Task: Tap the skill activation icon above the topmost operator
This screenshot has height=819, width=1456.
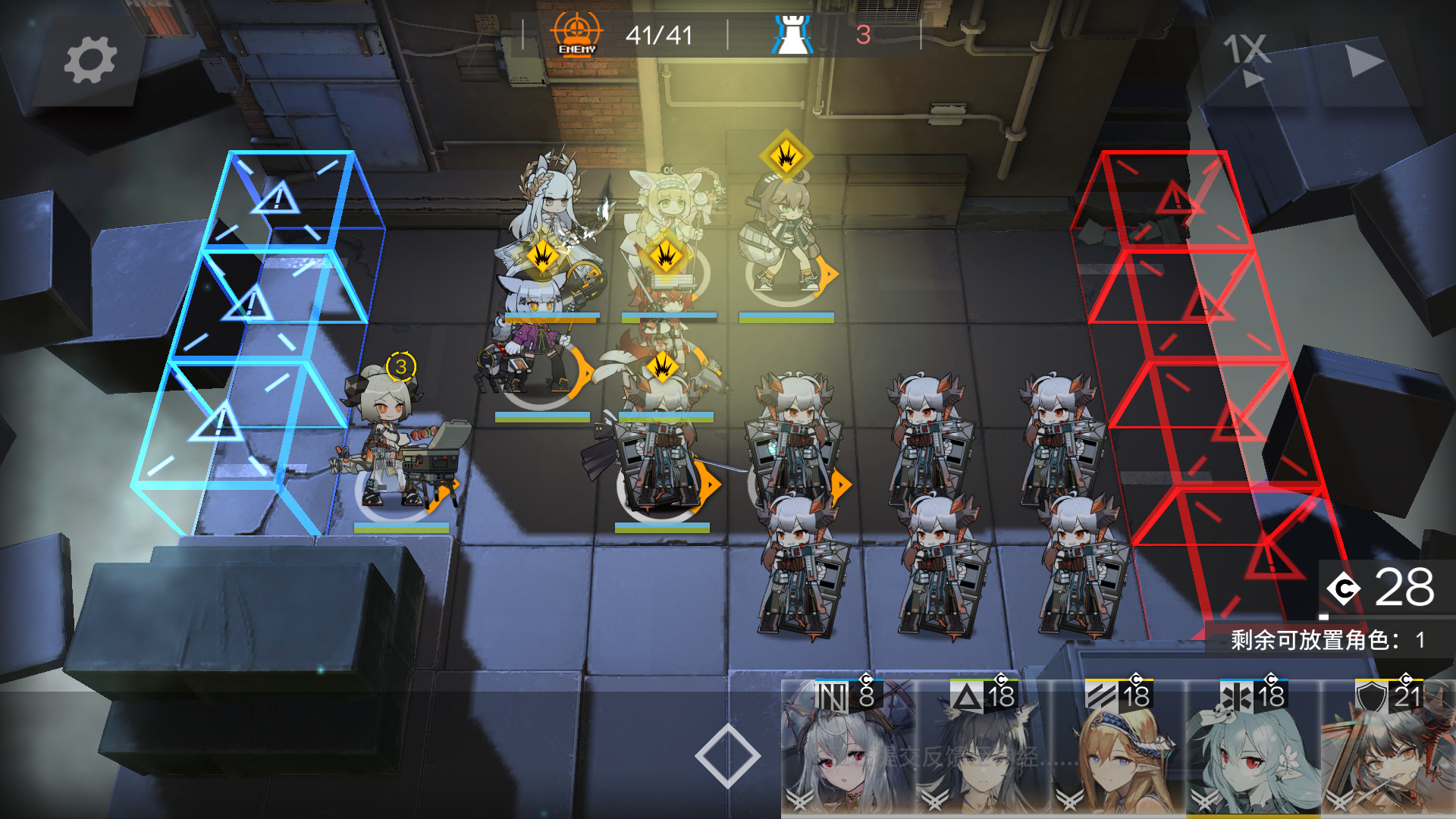Action: (786, 157)
